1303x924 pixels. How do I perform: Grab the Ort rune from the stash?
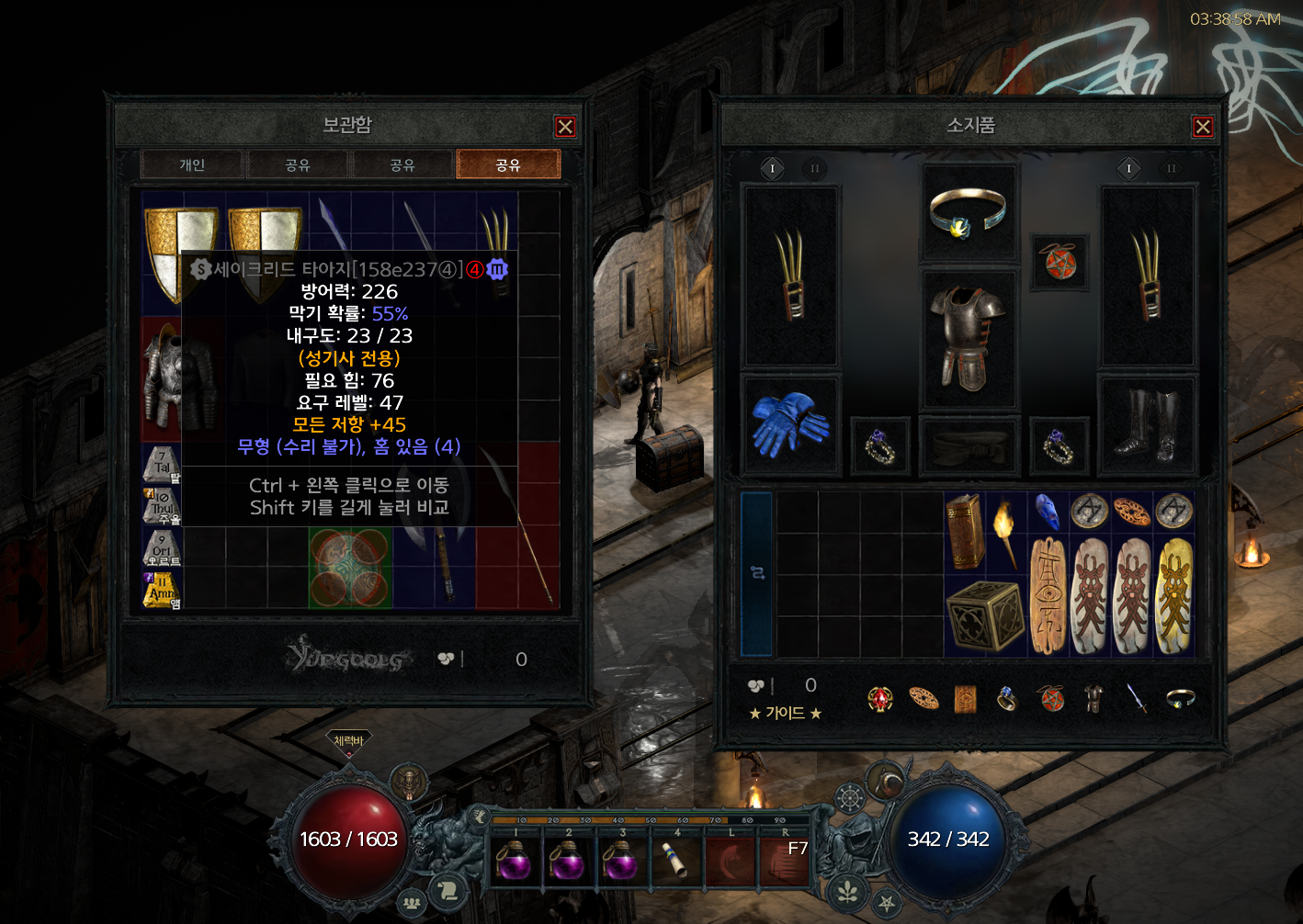[x=162, y=547]
